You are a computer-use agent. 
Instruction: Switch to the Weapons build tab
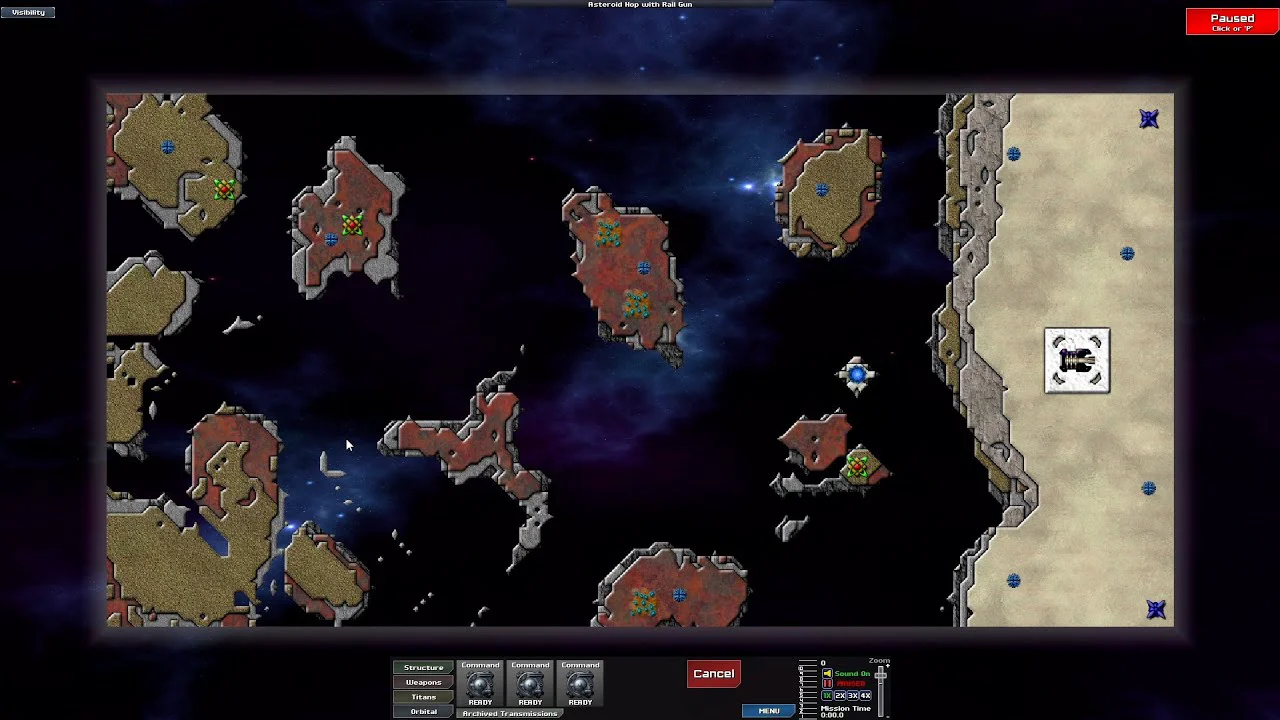423,682
